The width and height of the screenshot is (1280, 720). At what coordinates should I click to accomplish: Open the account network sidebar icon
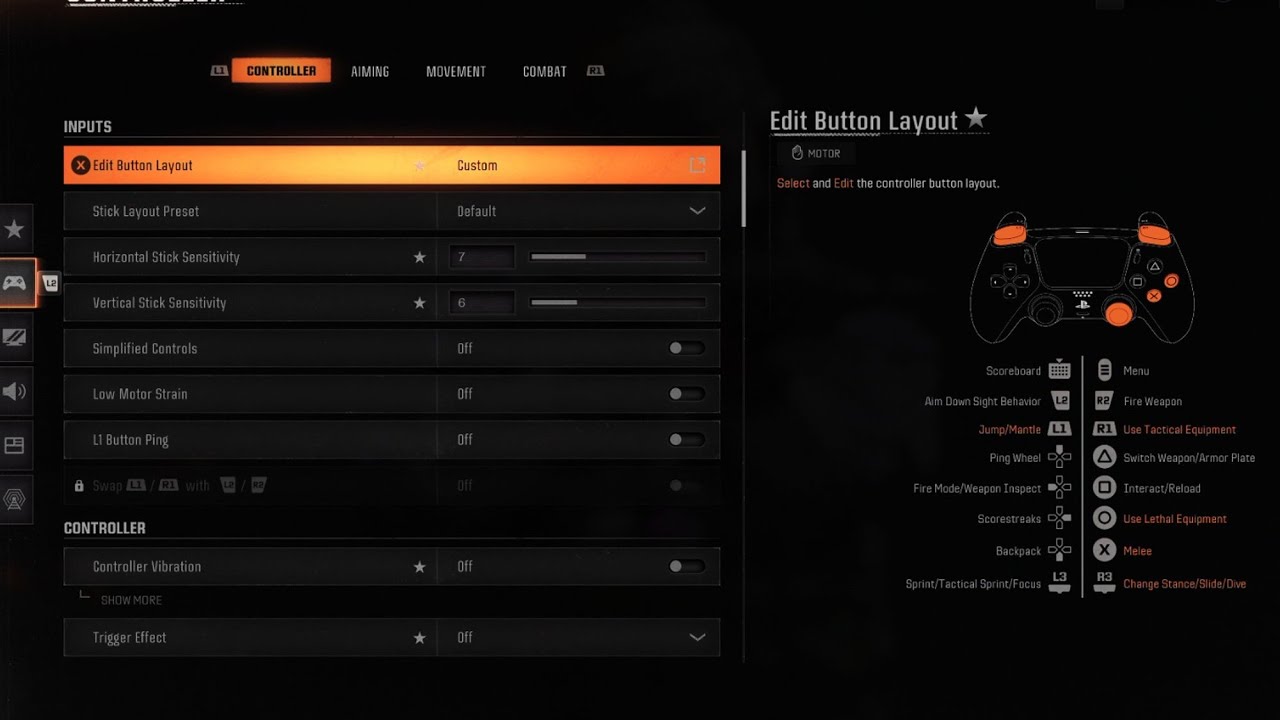(15, 500)
